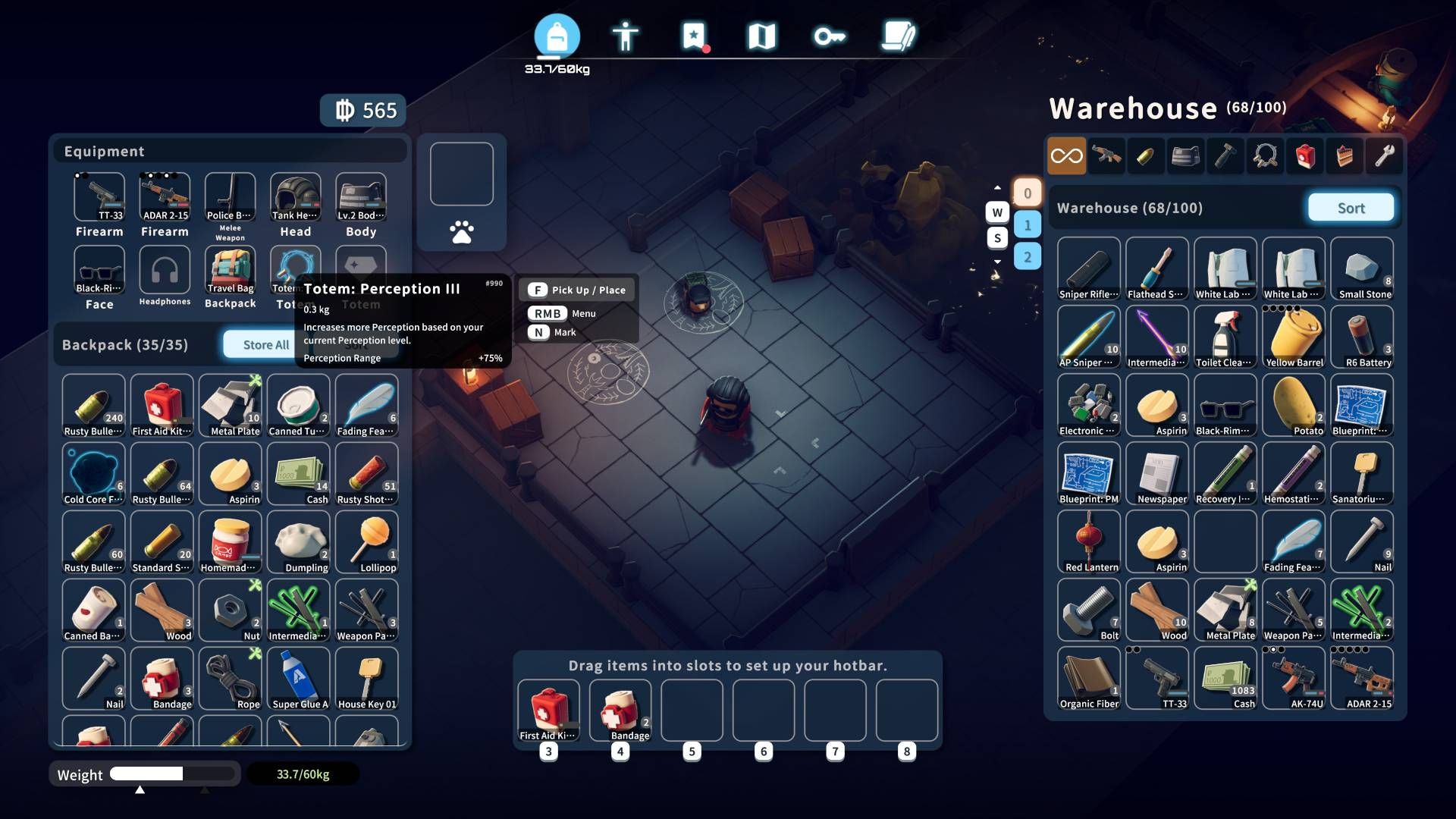Show the notes journal tab

coord(899,36)
